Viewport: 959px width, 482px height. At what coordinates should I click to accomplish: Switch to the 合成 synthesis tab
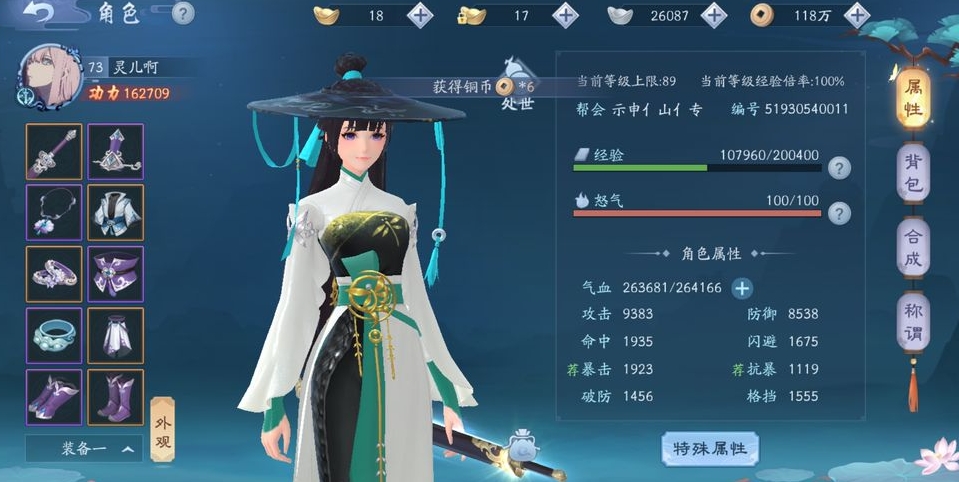pyautogui.click(x=913, y=248)
